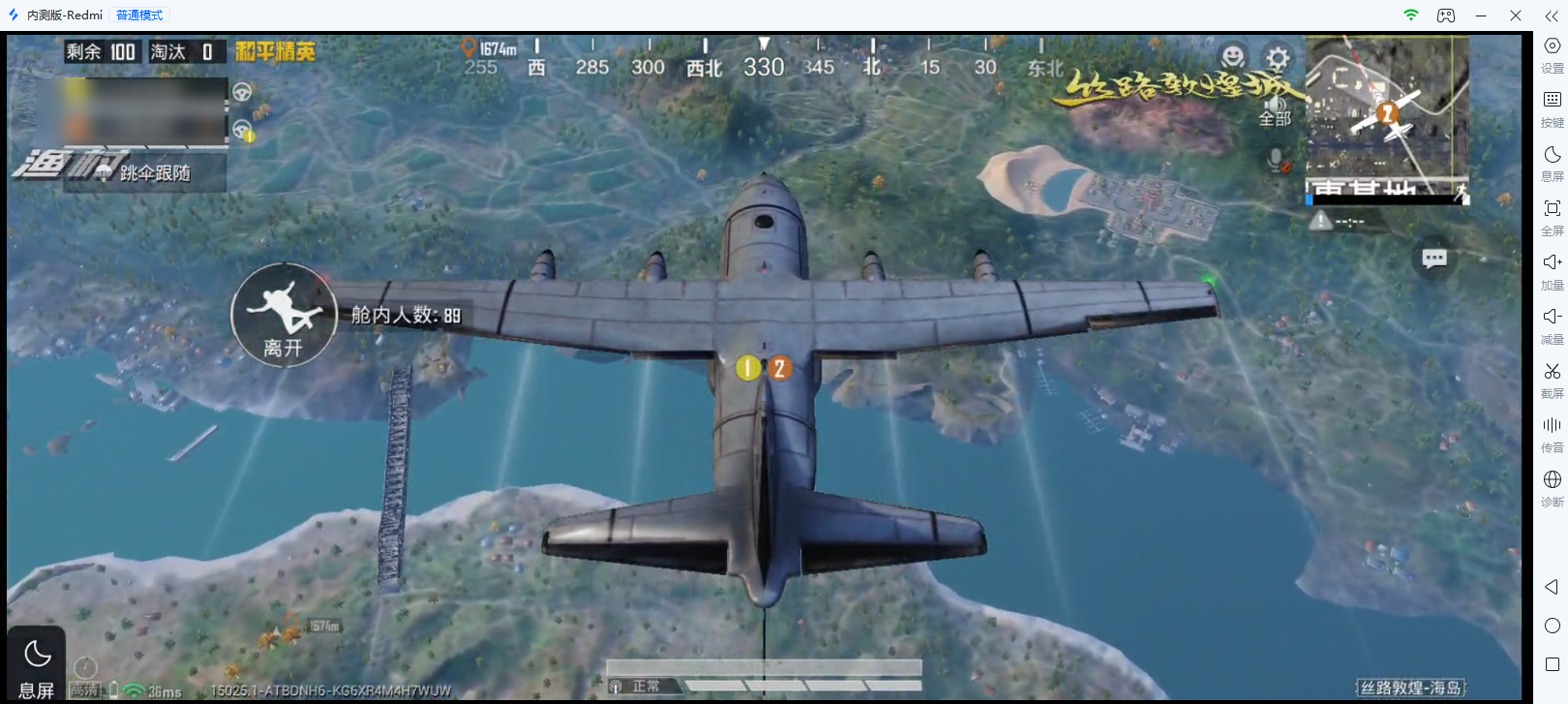
Task: Open the in-game gear settings
Action: tap(1278, 58)
